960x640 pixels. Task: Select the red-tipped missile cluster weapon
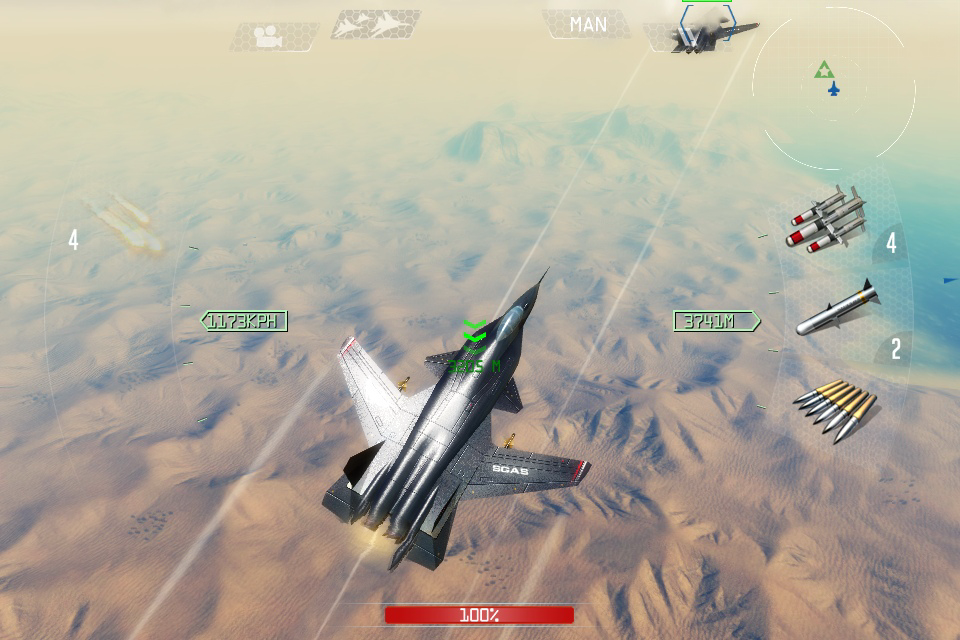pyautogui.click(x=828, y=221)
